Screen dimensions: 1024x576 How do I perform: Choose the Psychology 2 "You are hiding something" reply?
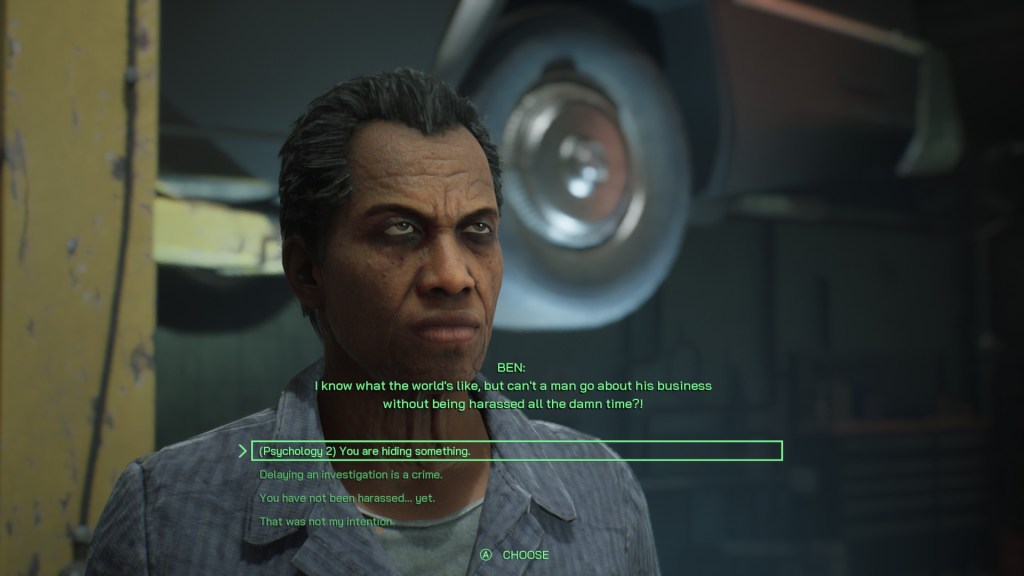tap(364, 451)
